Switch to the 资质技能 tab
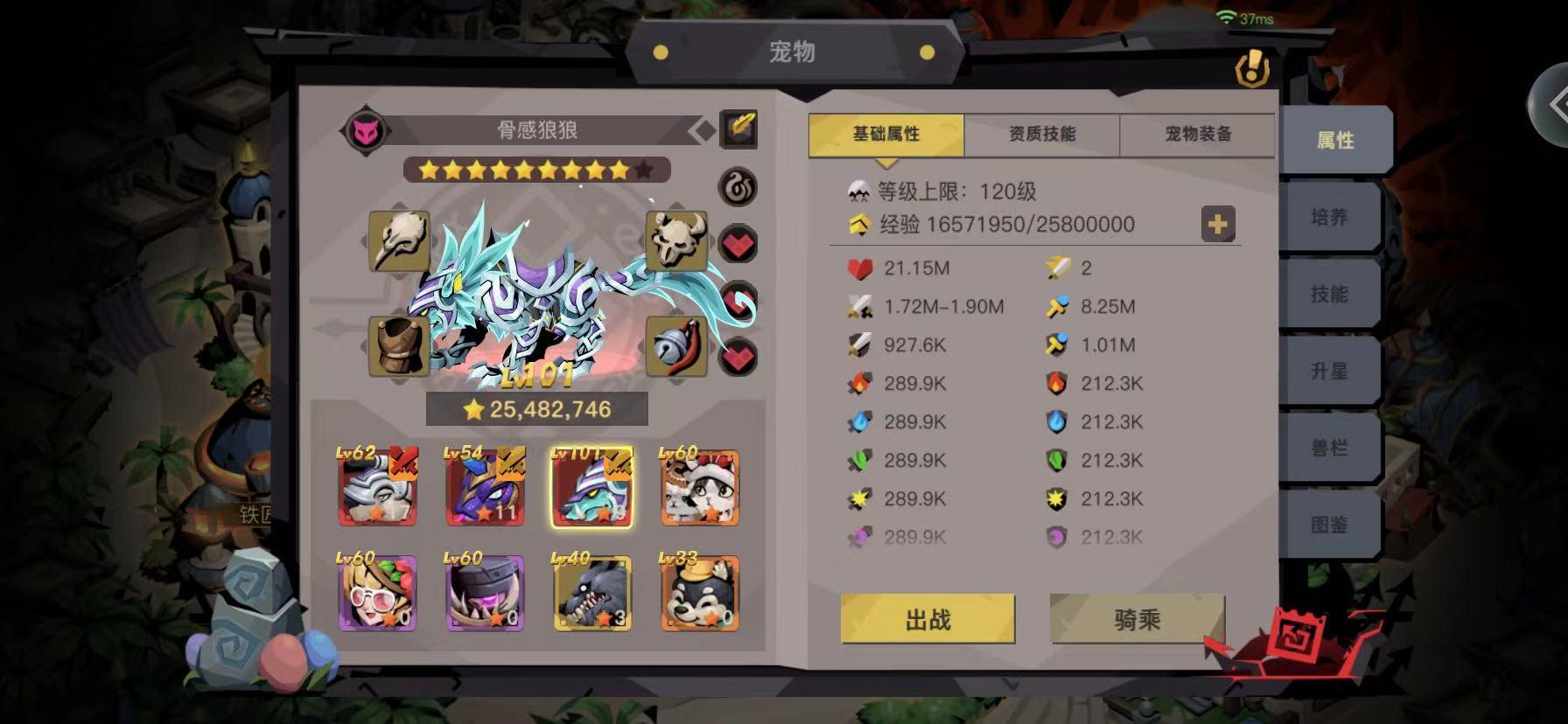The width and height of the screenshot is (1568, 724). tap(1039, 134)
